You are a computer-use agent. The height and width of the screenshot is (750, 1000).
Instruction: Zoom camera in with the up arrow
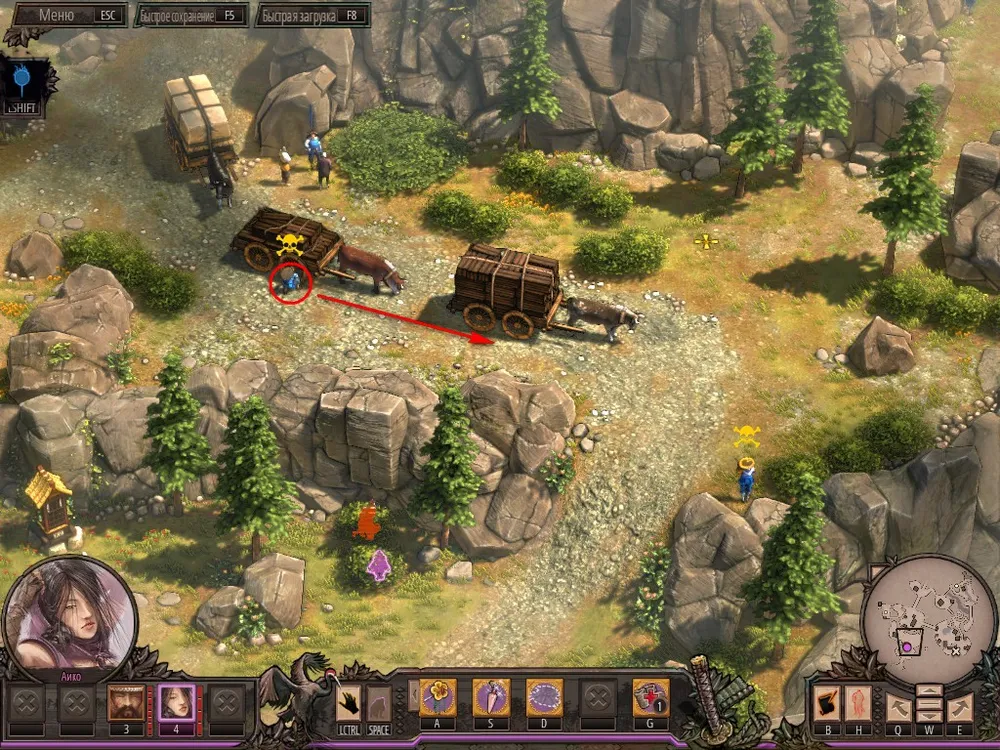[x=929, y=690]
